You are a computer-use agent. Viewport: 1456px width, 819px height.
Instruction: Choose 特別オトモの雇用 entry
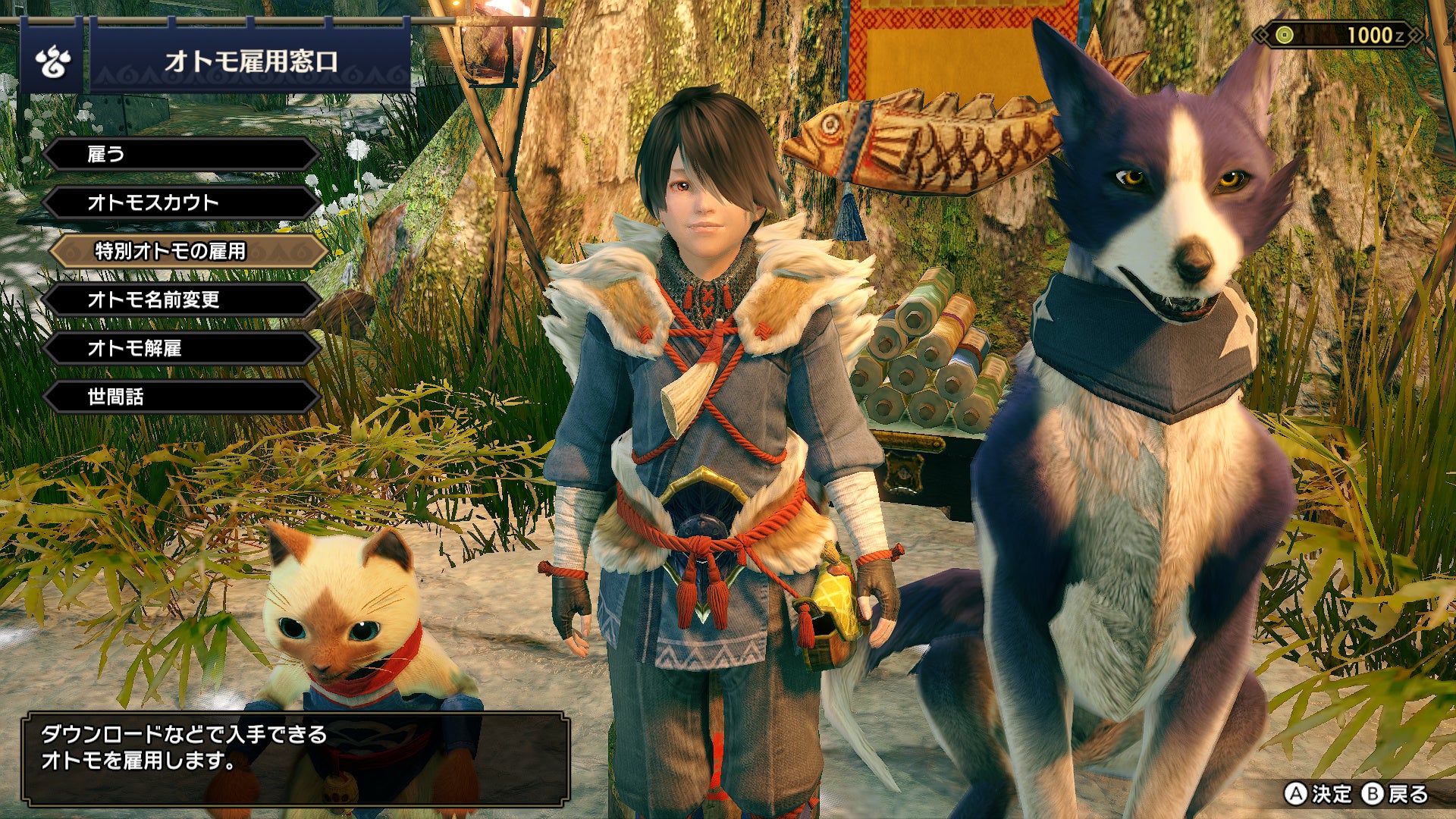tap(187, 251)
